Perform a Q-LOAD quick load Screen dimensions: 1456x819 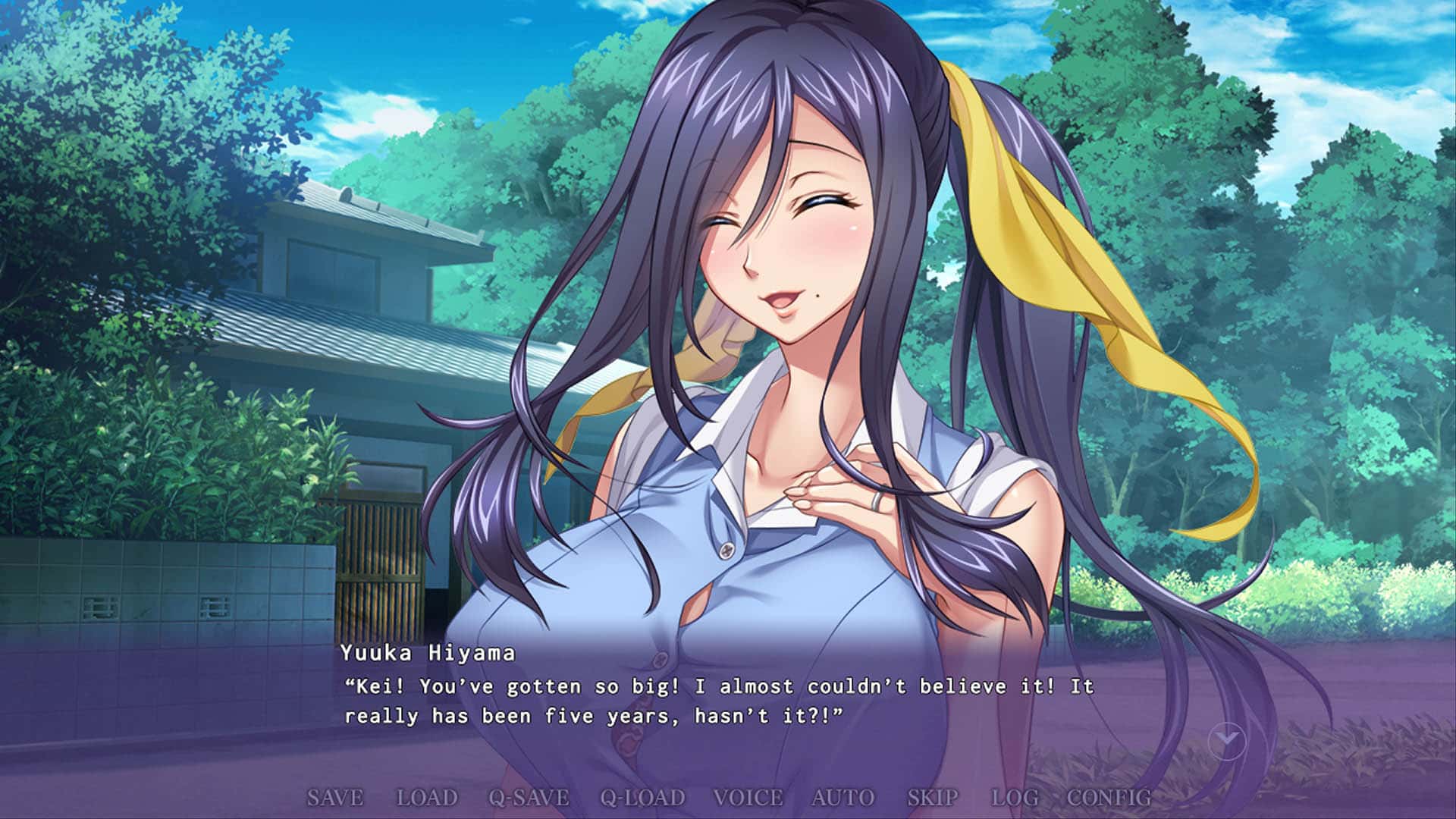click(x=641, y=798)
